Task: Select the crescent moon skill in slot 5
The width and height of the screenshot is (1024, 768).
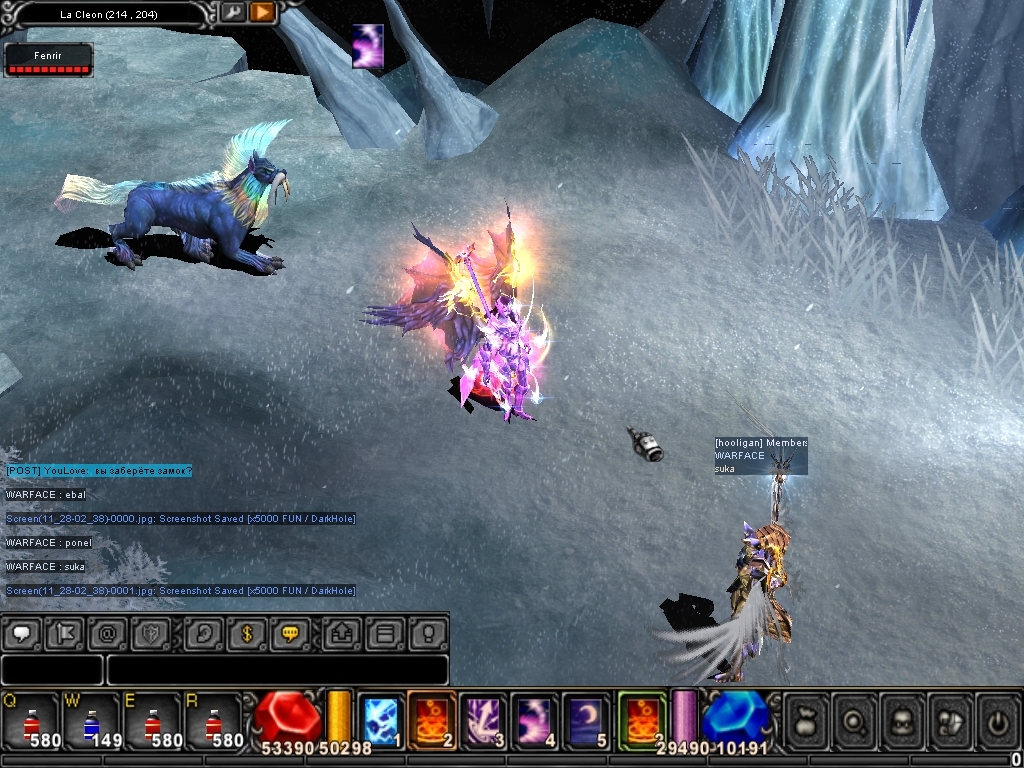Action: pyautogui.click(x=585, y=720)
